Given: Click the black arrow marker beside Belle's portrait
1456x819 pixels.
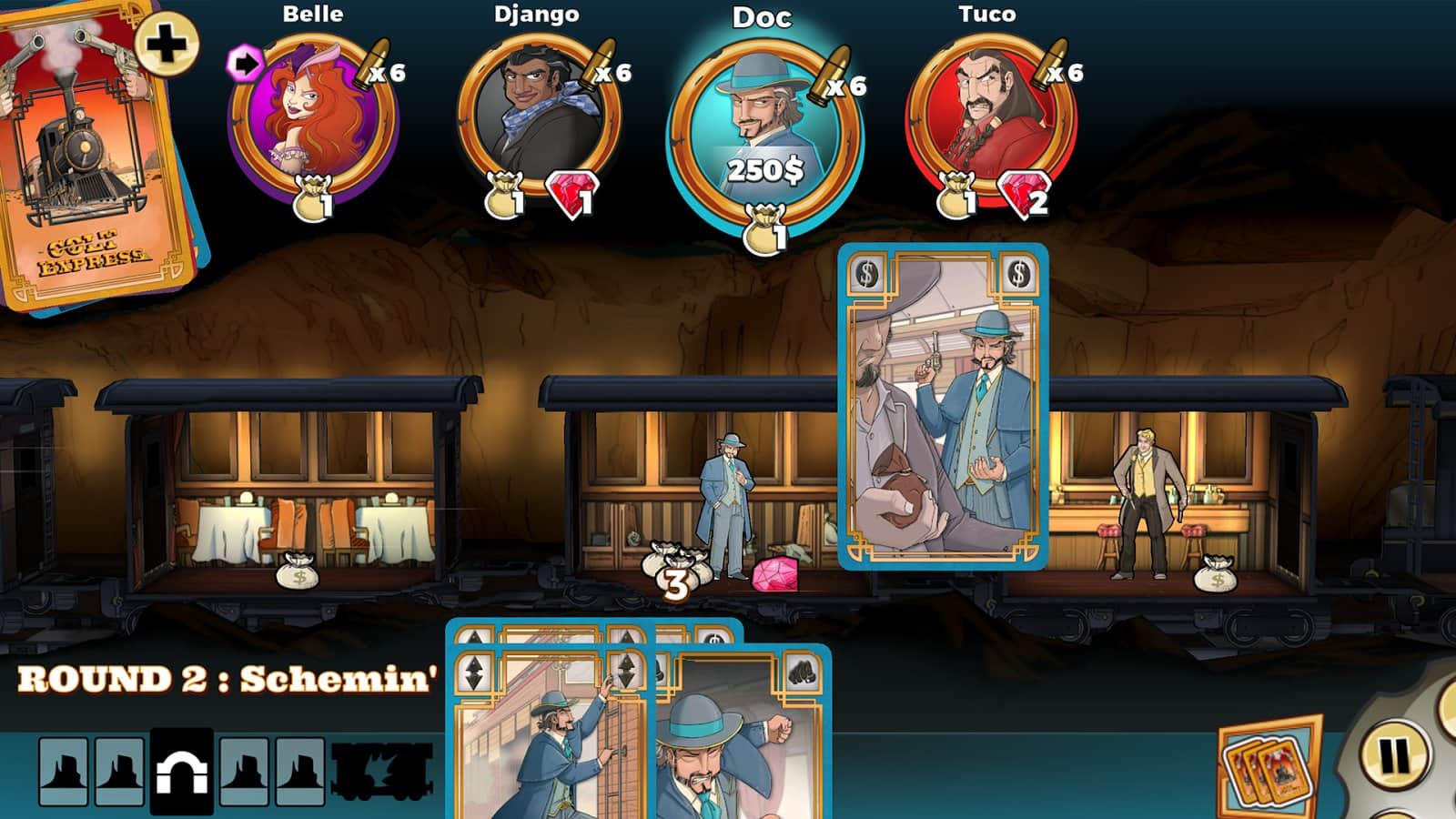Looking at the screenshot, I should coord(244,64).
